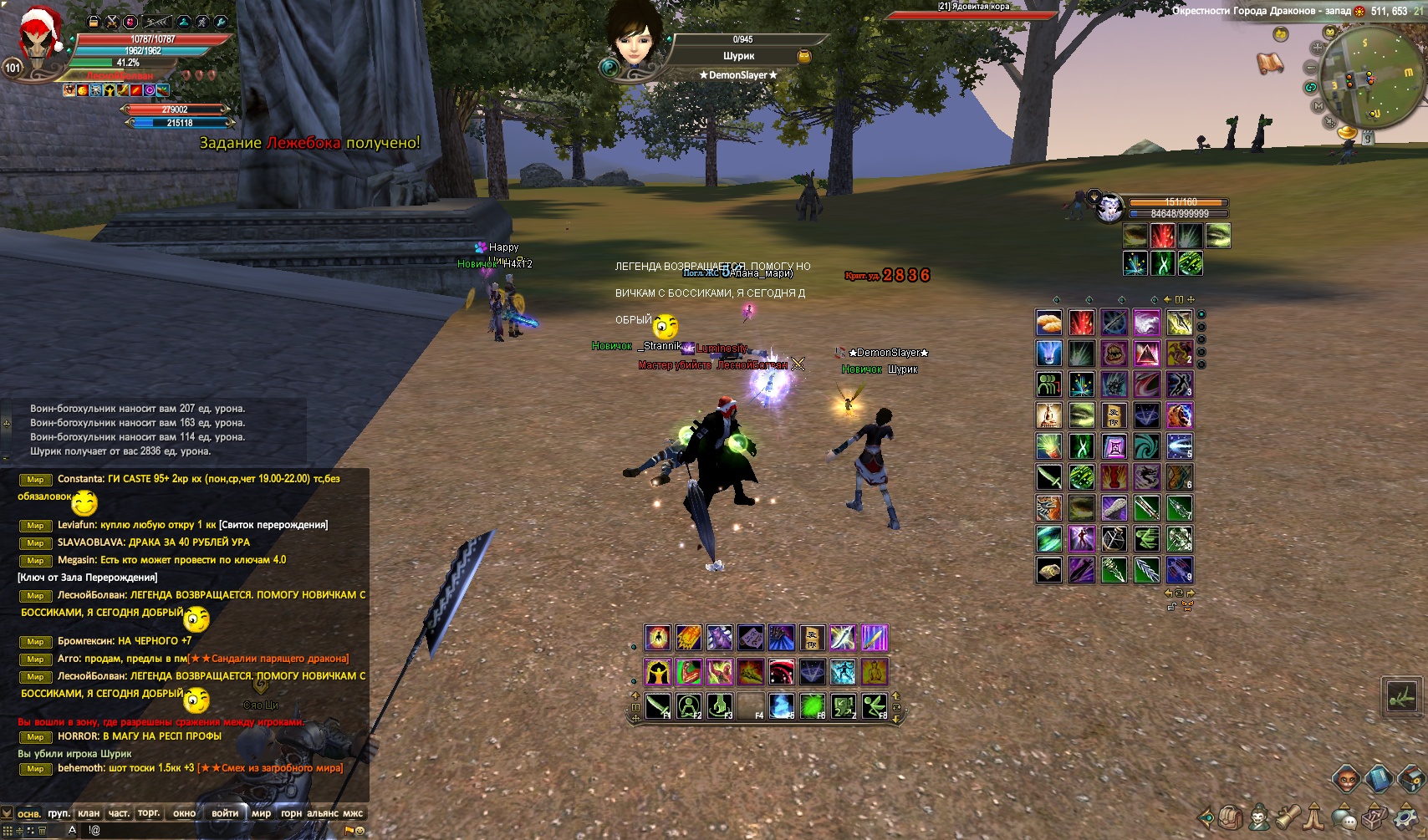Open the backpack inventory icon

(x=1229, y=817)
